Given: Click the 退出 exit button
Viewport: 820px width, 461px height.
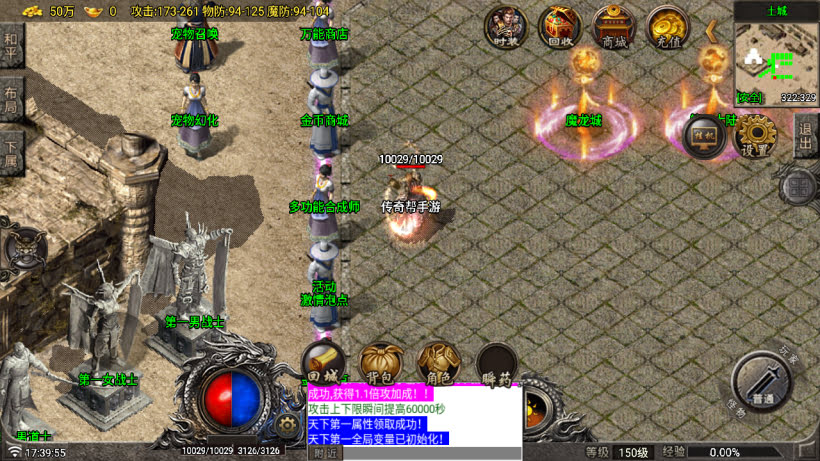Looking at the screenshot, I should coord(806,136).
